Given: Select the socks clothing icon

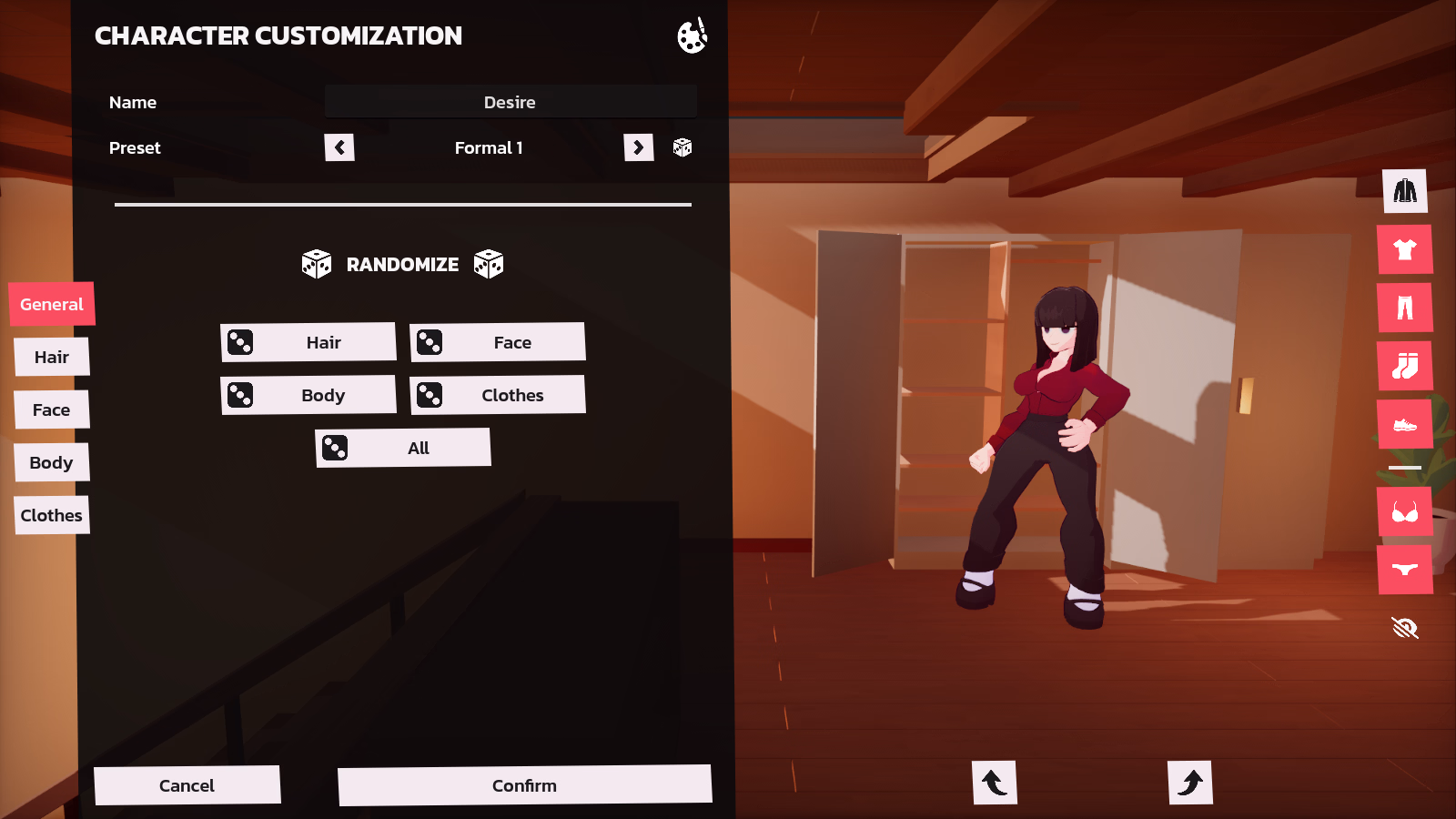Looking at the screenshot, I should point(1405,366).
